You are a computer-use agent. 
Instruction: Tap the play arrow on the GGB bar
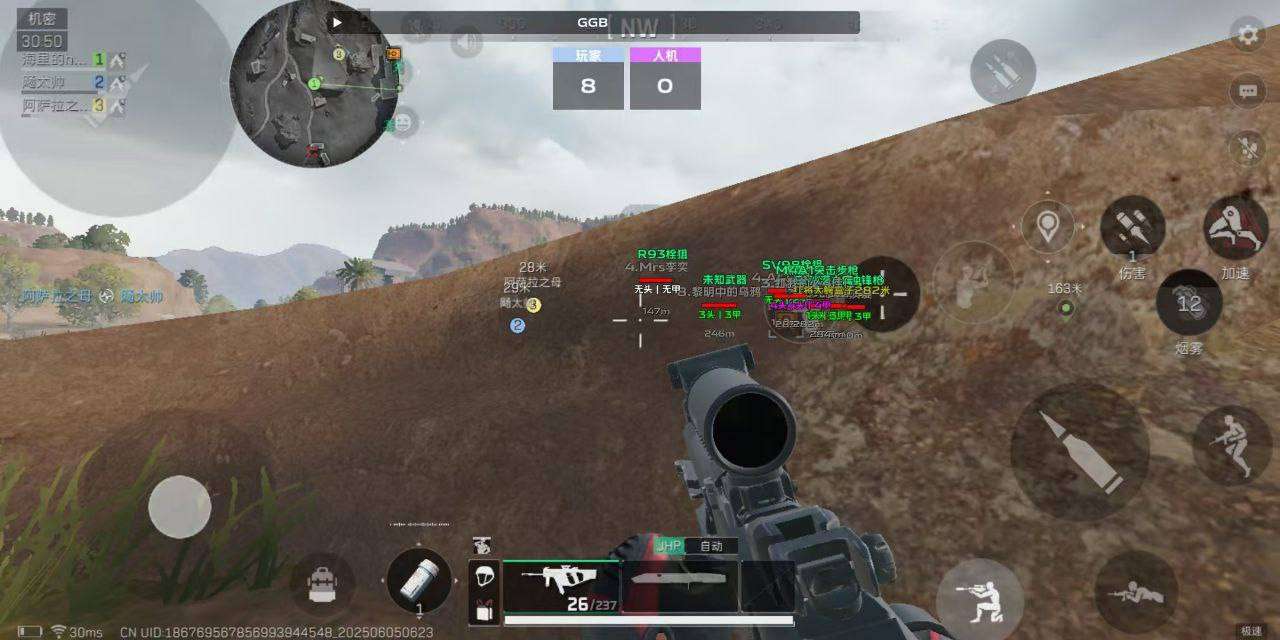pyautogui.click(x=338, y=22)
